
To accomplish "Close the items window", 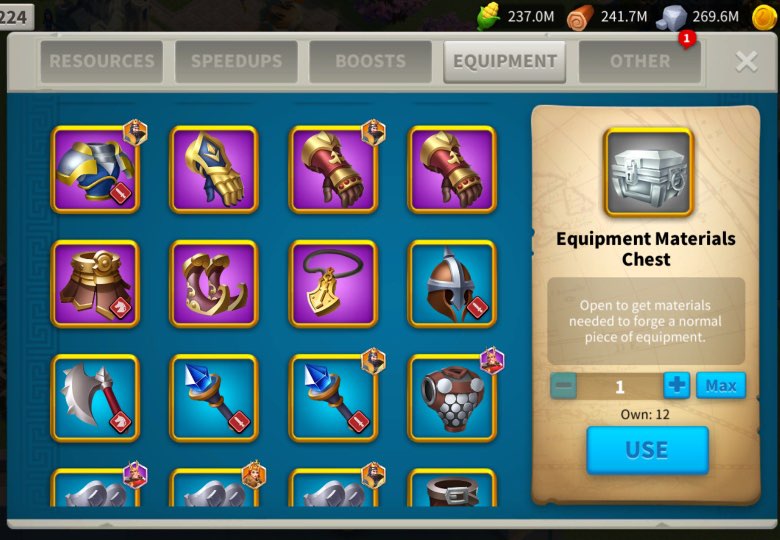I will pyautogui.click(x=746, y=62).
